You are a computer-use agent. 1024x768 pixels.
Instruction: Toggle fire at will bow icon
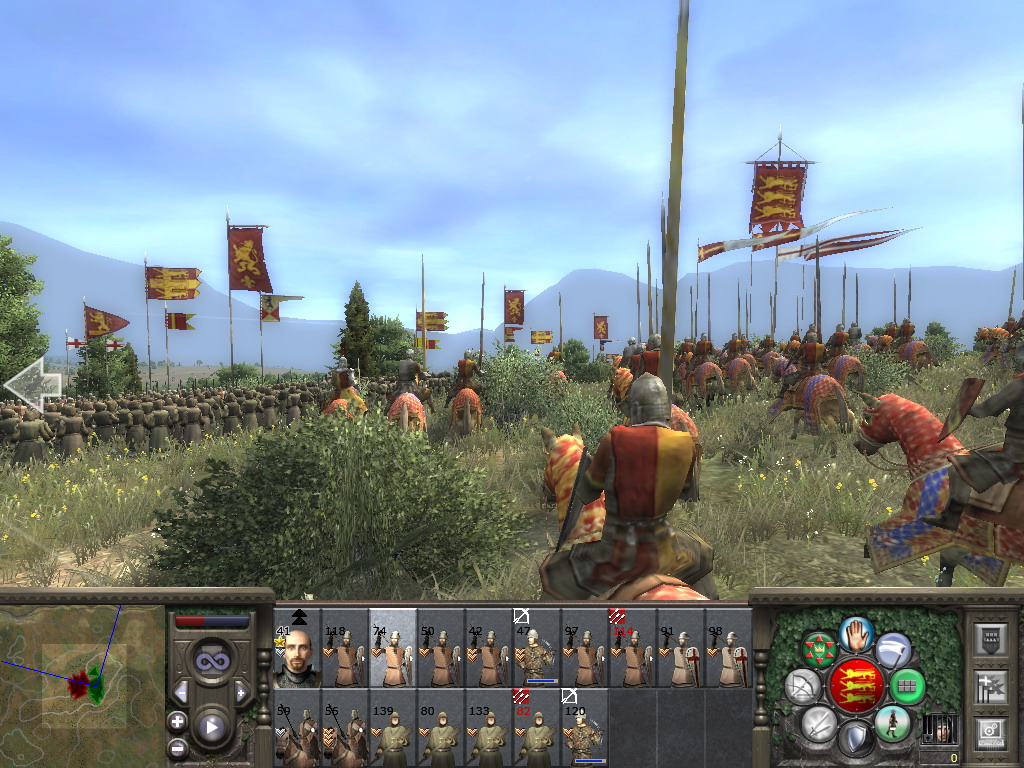tap(803, 687)
